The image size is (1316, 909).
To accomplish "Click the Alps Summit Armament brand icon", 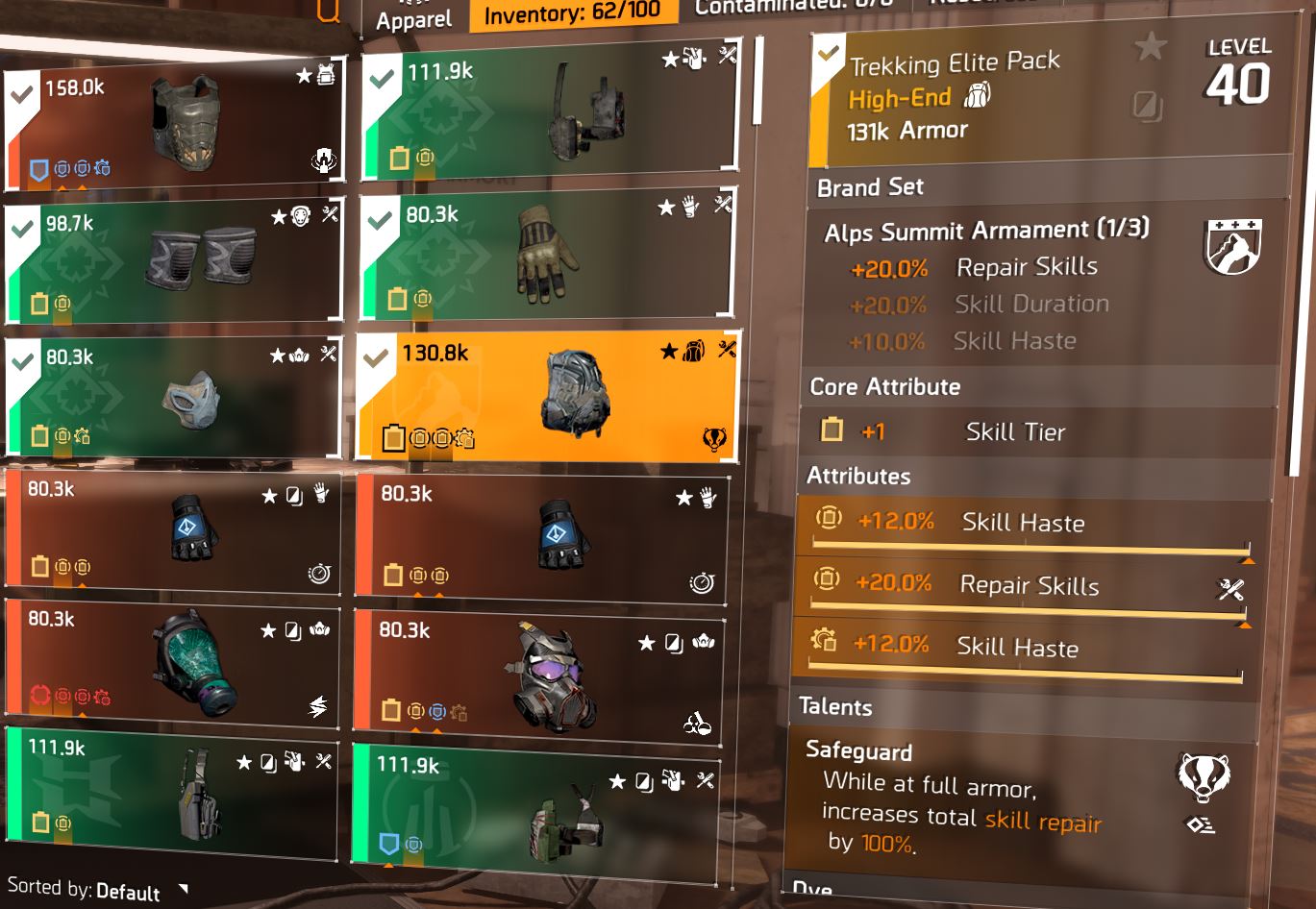I will (x=1232, y=246).
